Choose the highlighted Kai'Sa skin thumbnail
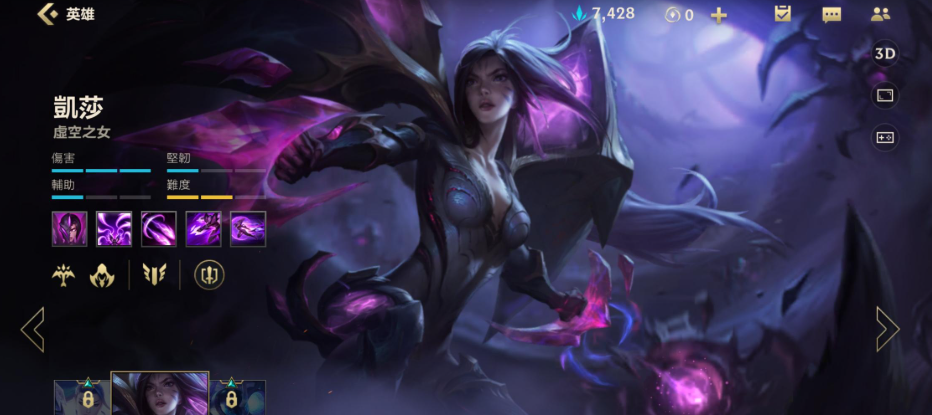Screen dimensions: 932x415 click(160, 395)
